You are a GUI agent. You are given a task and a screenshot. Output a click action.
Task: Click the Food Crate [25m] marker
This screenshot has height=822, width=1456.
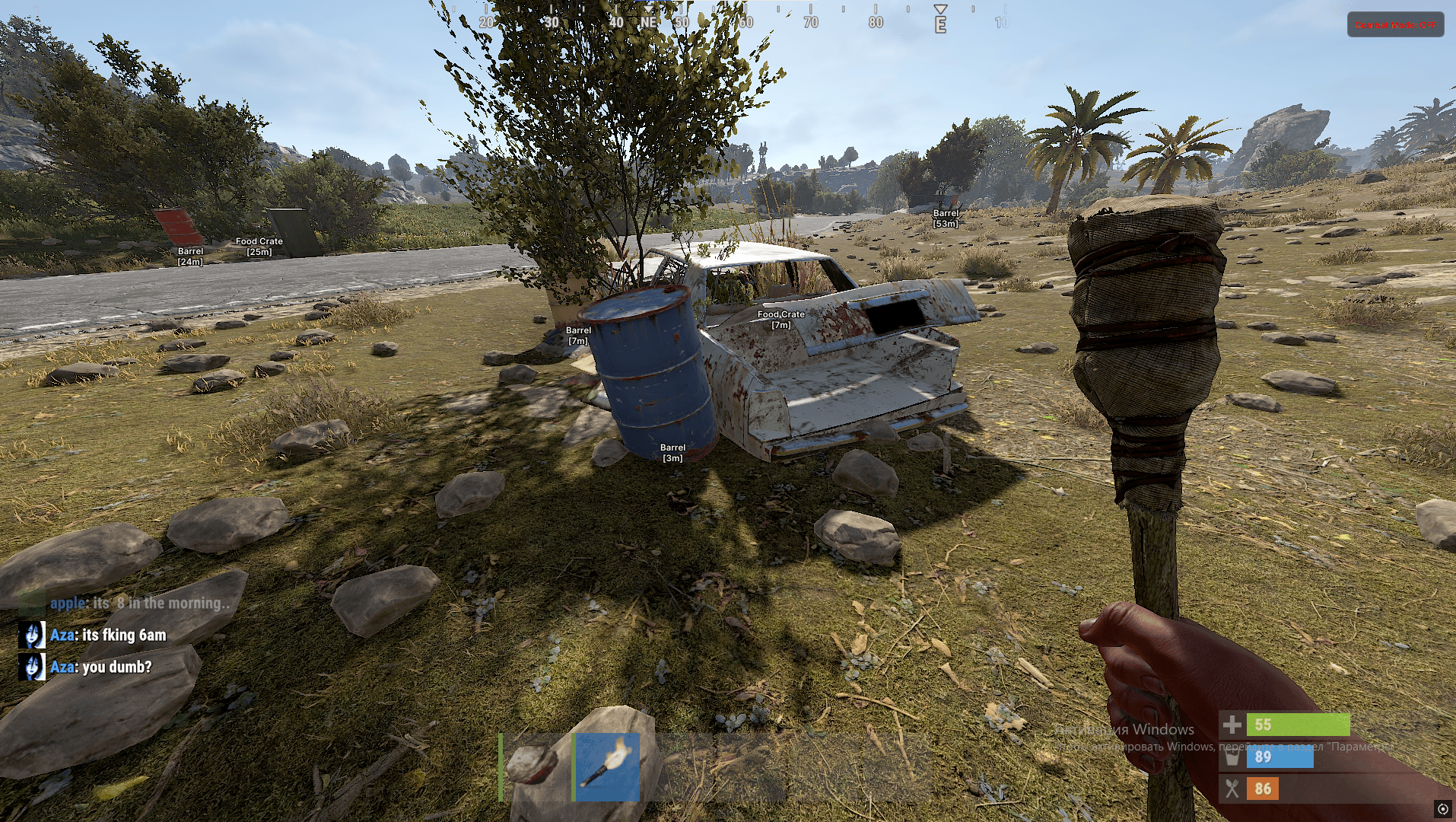(259, 245)
